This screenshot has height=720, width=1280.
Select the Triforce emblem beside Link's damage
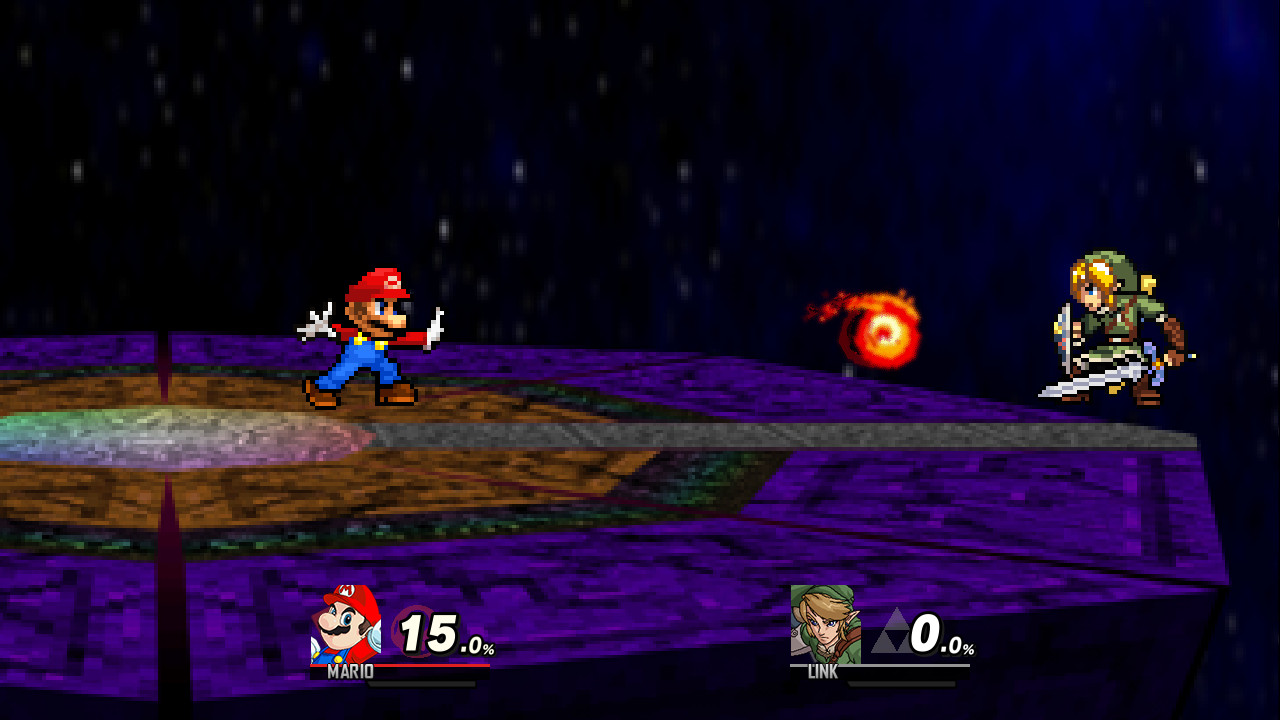pos(888,630)
